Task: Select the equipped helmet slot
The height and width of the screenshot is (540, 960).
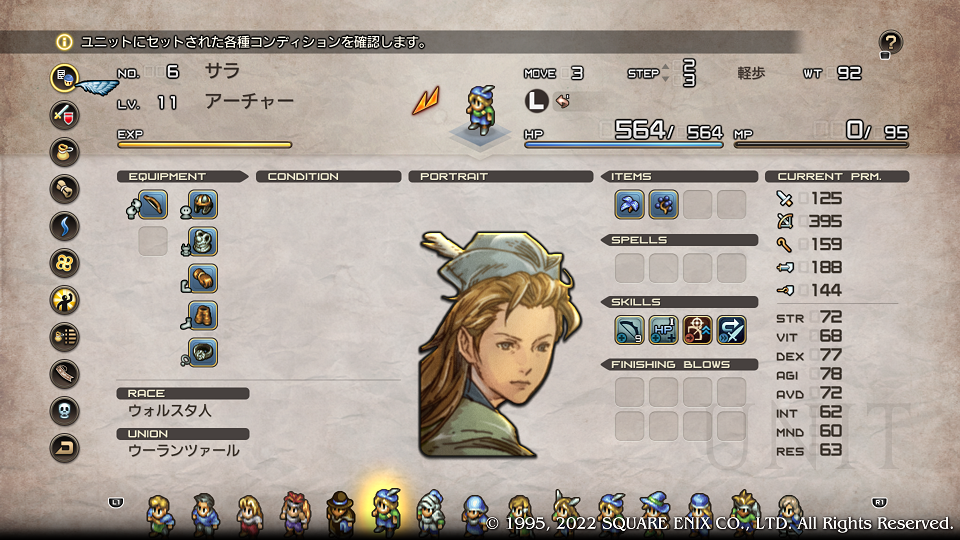Action: point(203,204)
